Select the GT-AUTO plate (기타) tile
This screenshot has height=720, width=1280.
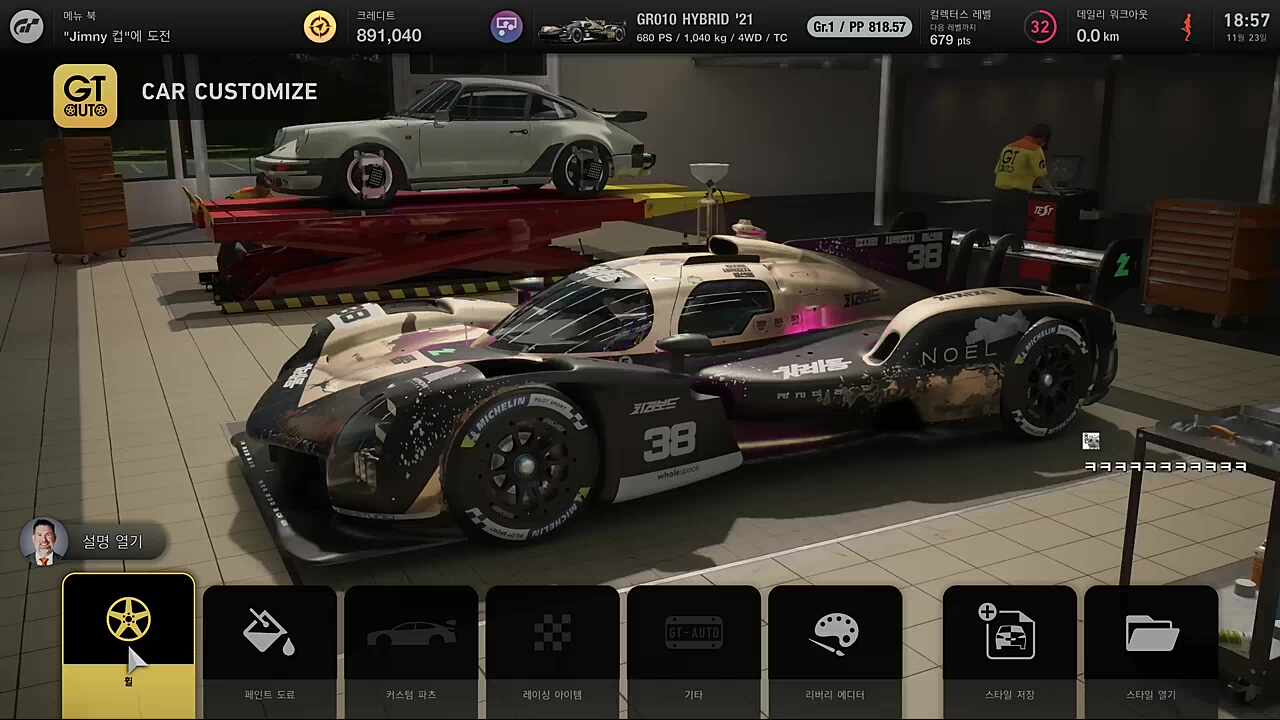tap(694, 645)
